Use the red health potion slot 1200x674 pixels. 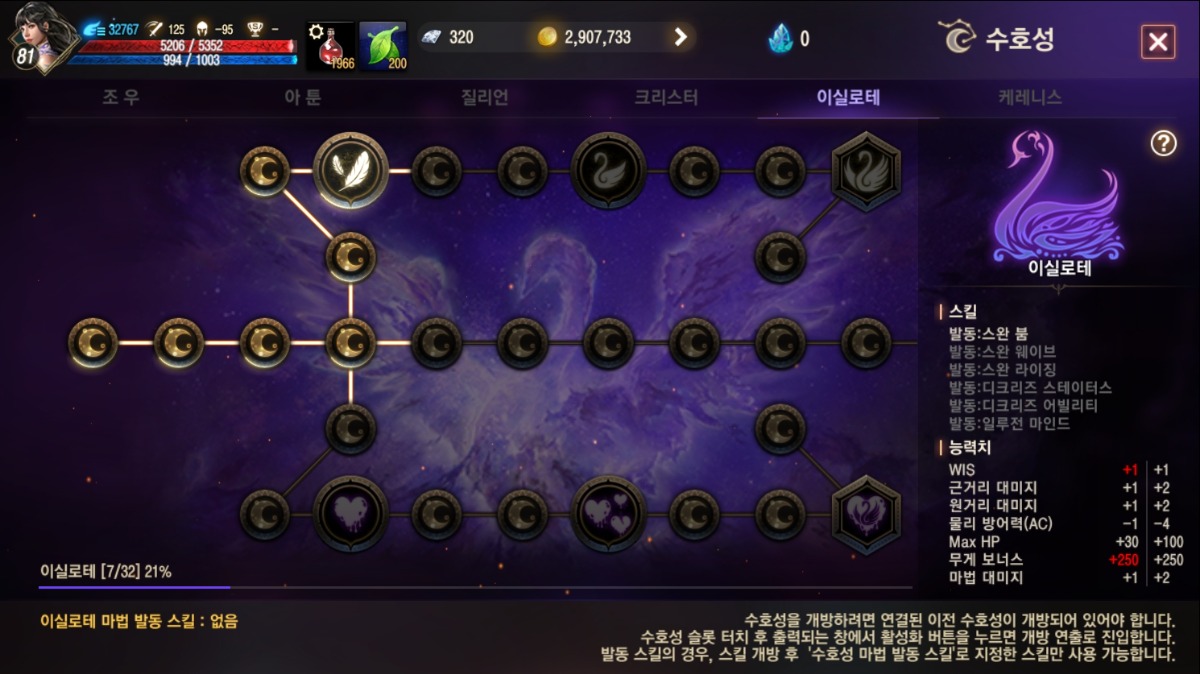(x=330, y=46)
